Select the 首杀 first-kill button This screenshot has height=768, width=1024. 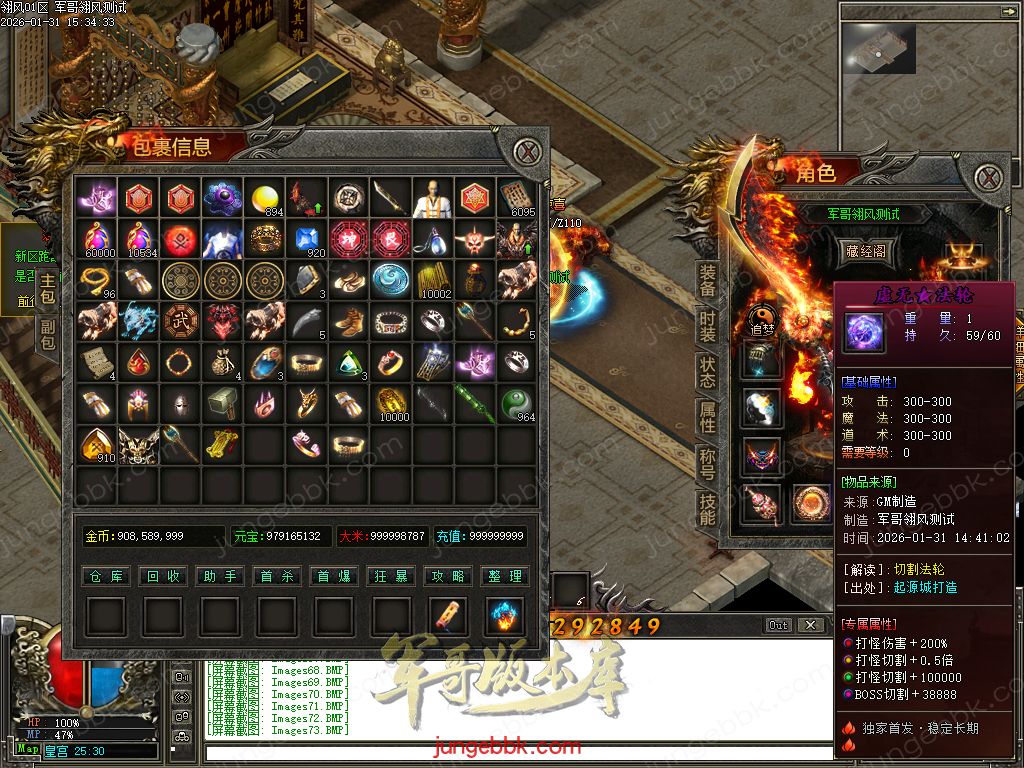click(x=277, y=576)
